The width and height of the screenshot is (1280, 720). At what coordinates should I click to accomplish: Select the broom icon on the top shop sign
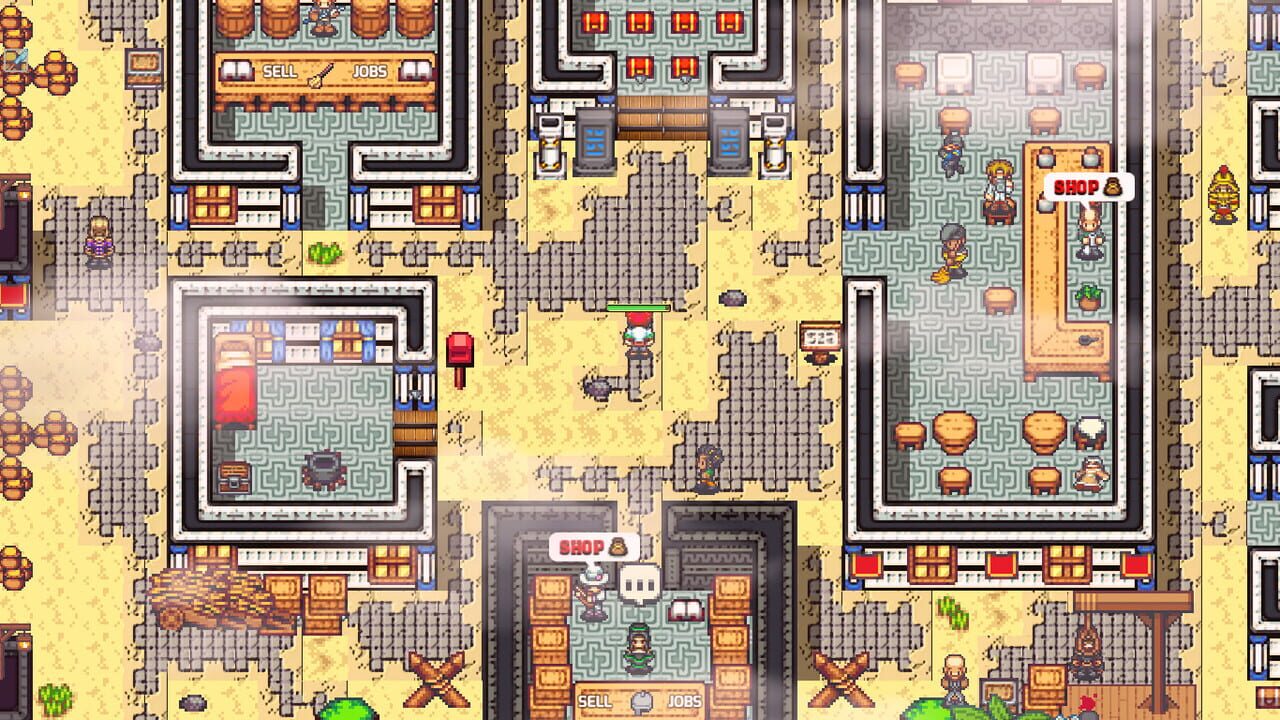[320, 73]
